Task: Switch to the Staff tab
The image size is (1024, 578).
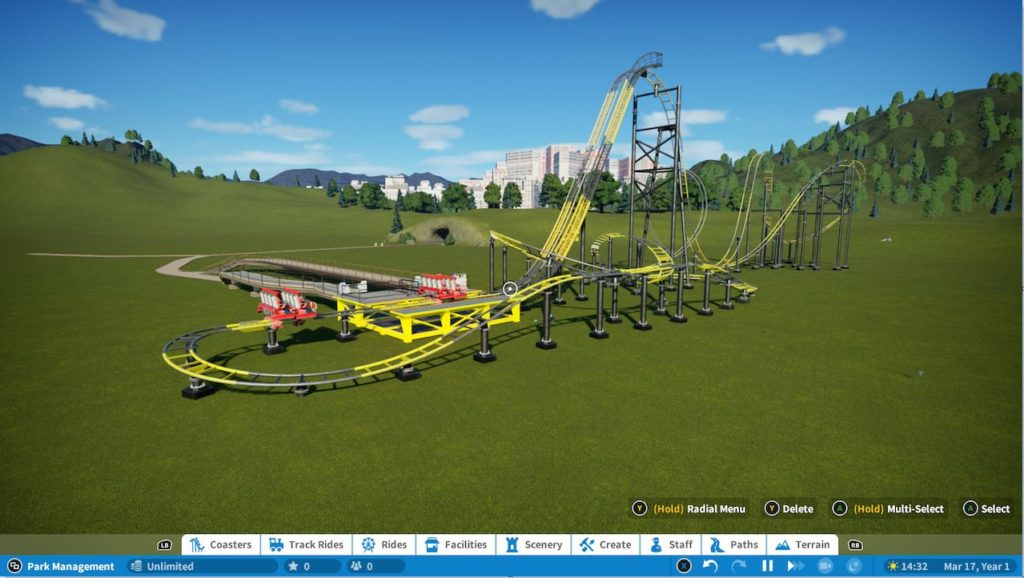Action: tap(671, 545)
